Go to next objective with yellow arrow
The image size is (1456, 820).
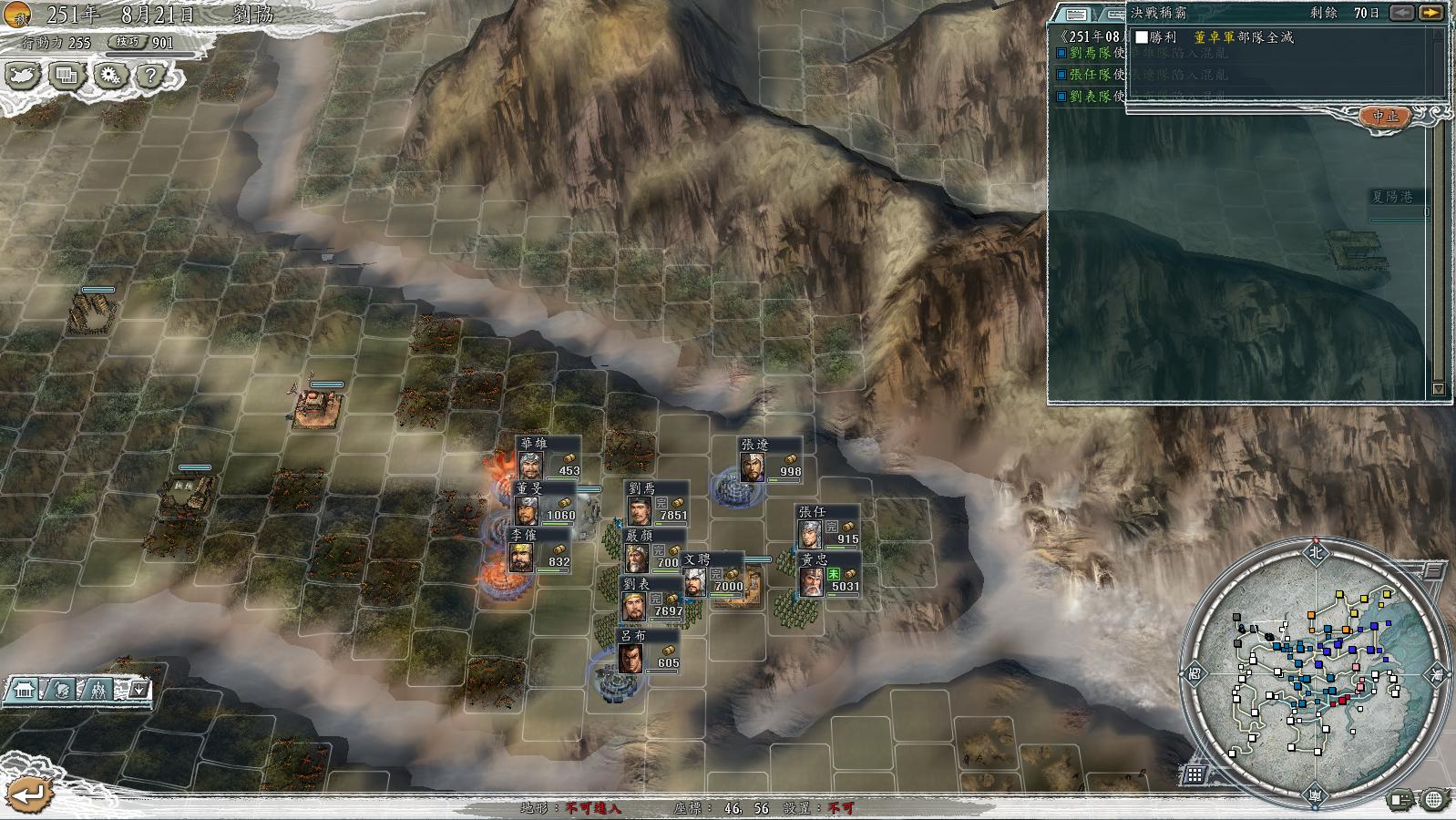click(1431, 13)
